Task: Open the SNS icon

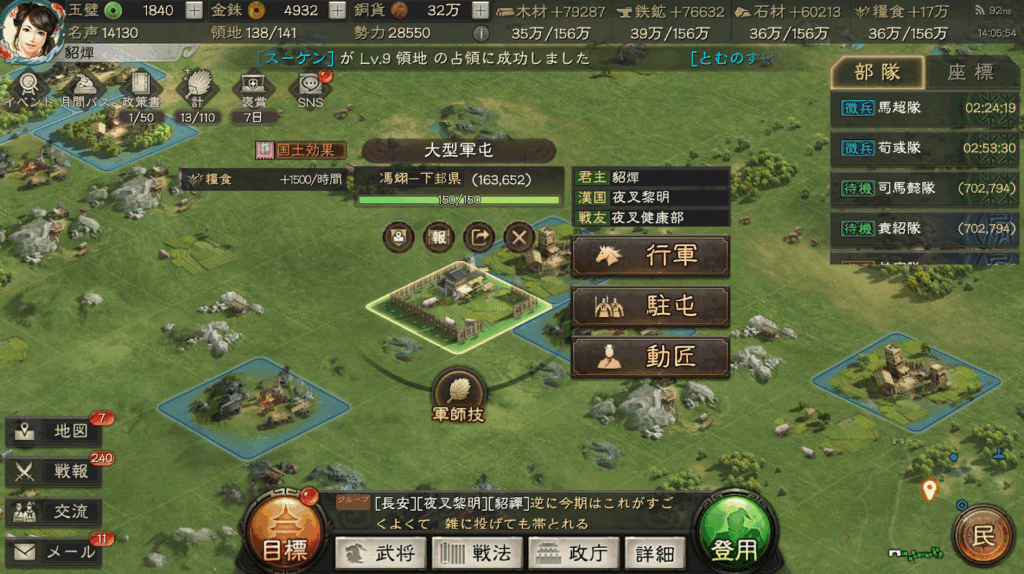Action: tap(310, 88)
